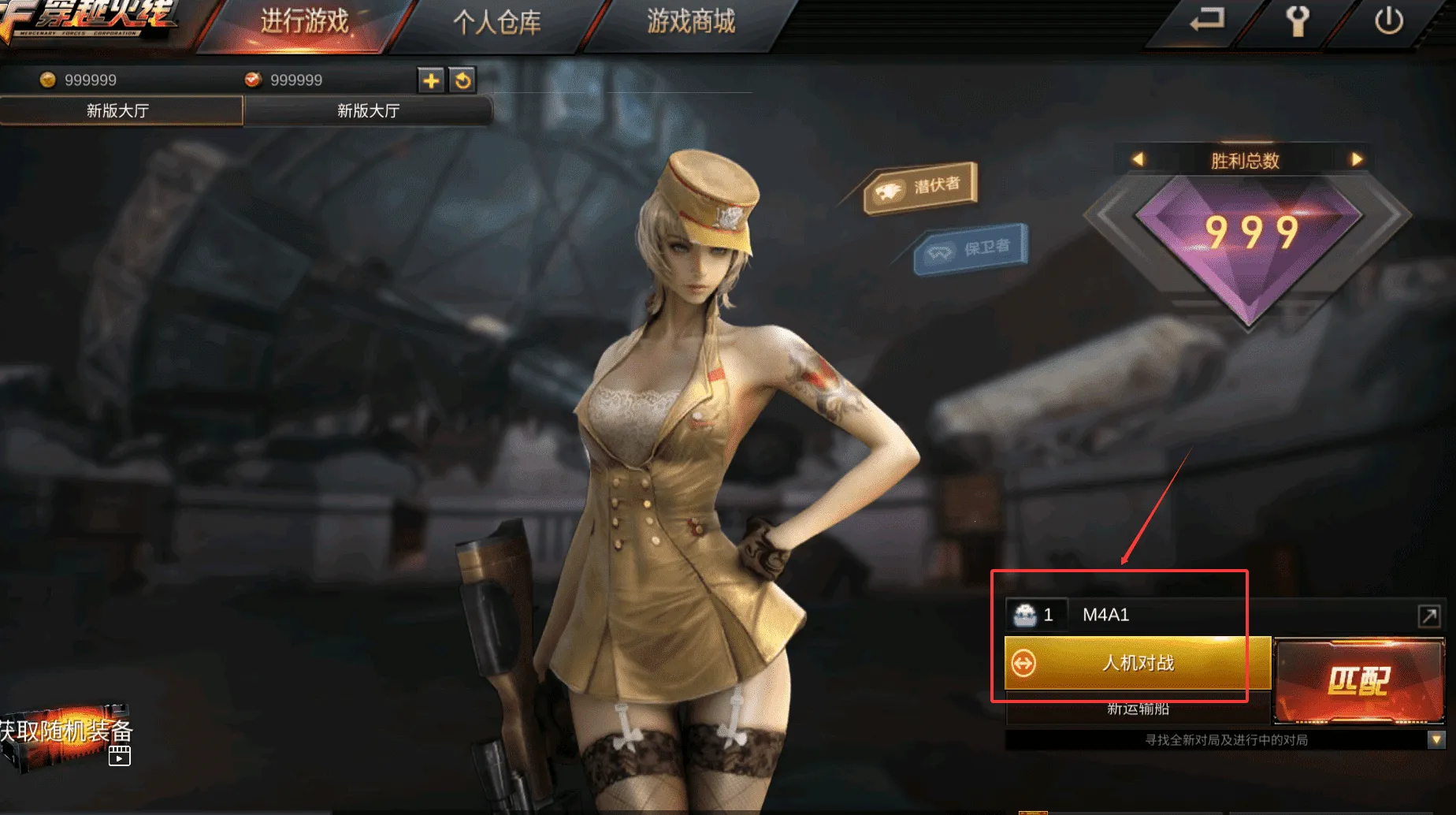Go to the 游戏商城 shop tab

pos(691,22)
